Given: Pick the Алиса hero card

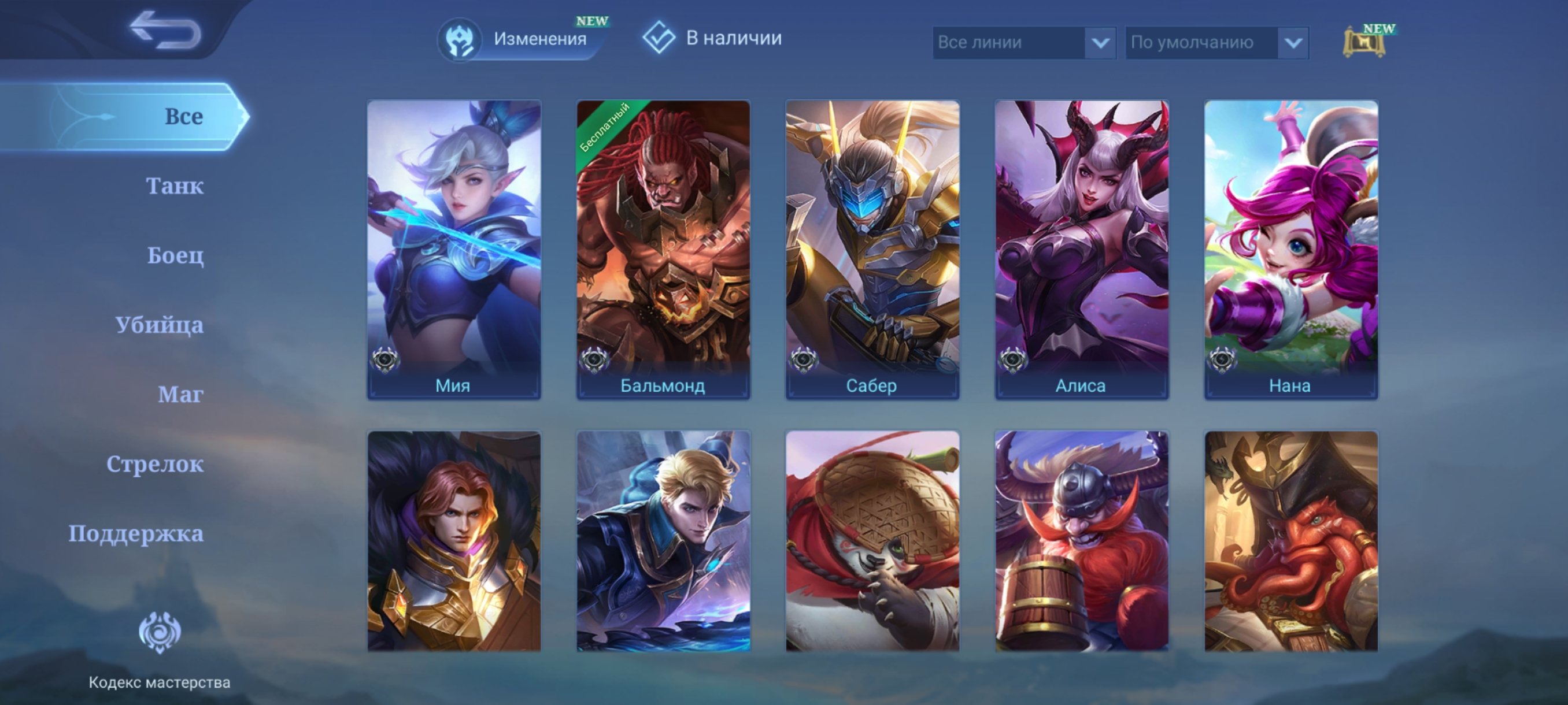Looking at the screenshot, I should click(1082, 250).
